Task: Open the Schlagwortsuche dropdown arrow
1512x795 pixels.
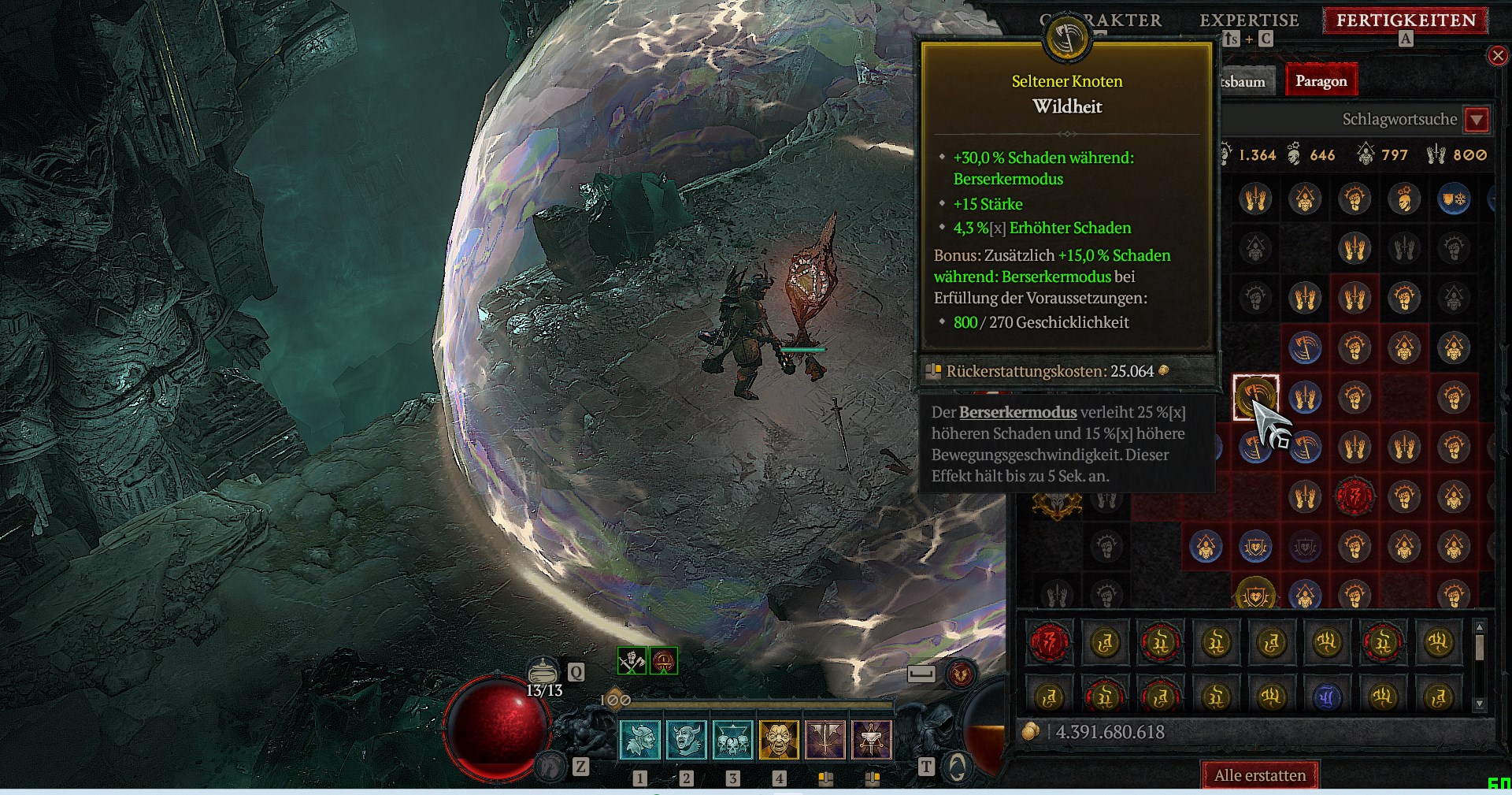Action: click(x=1477, y=120)
